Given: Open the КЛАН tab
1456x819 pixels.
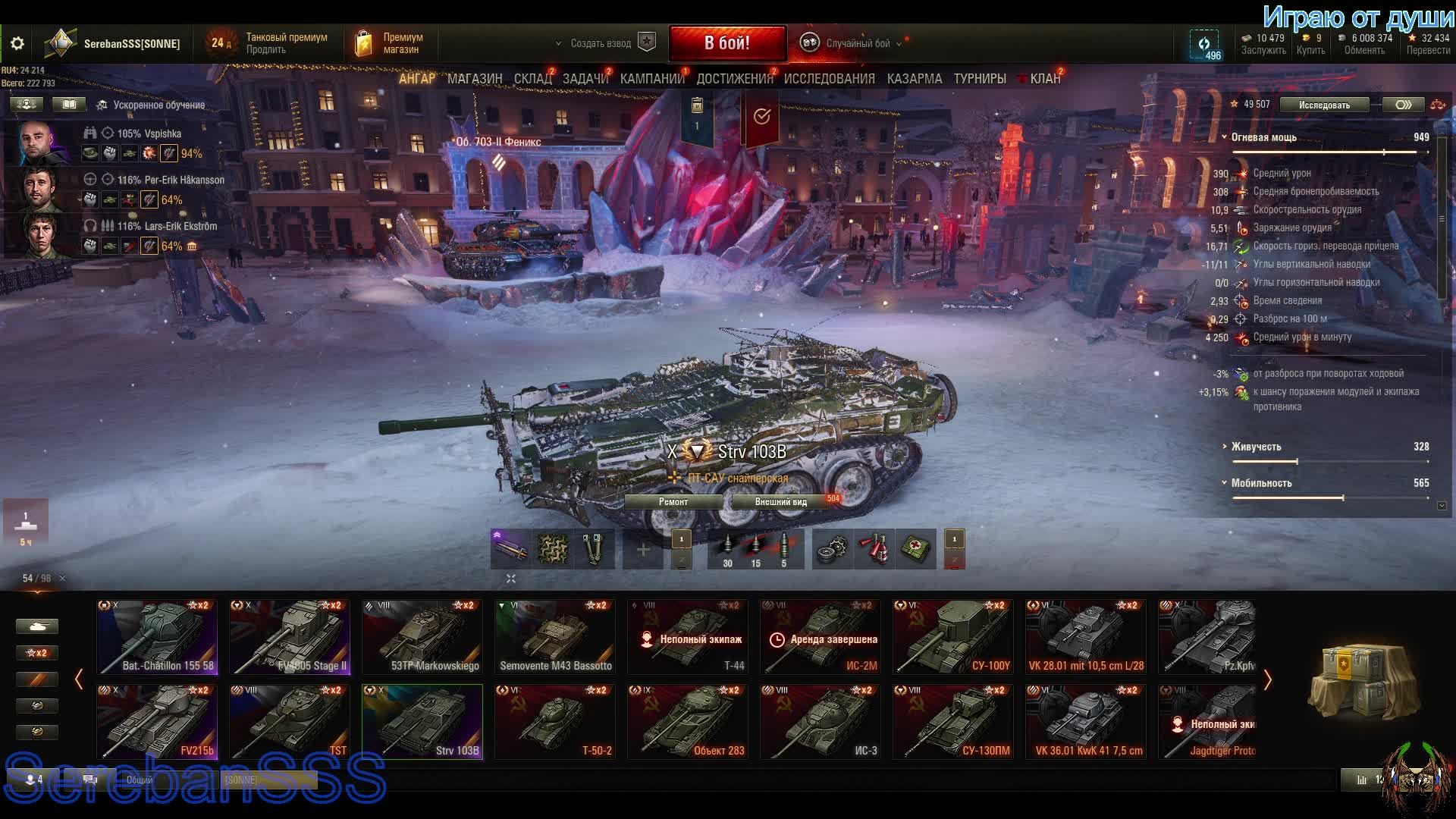Looking at the screenshot, I should click(x=1044, y=79).
